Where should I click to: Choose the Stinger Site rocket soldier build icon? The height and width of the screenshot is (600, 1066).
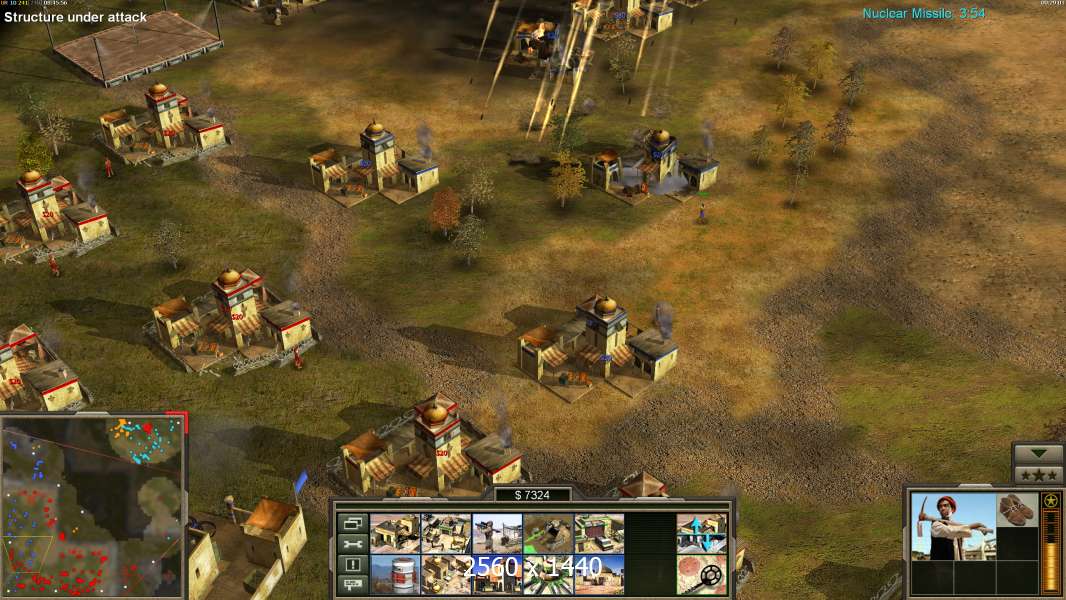(x=497, y=534)
